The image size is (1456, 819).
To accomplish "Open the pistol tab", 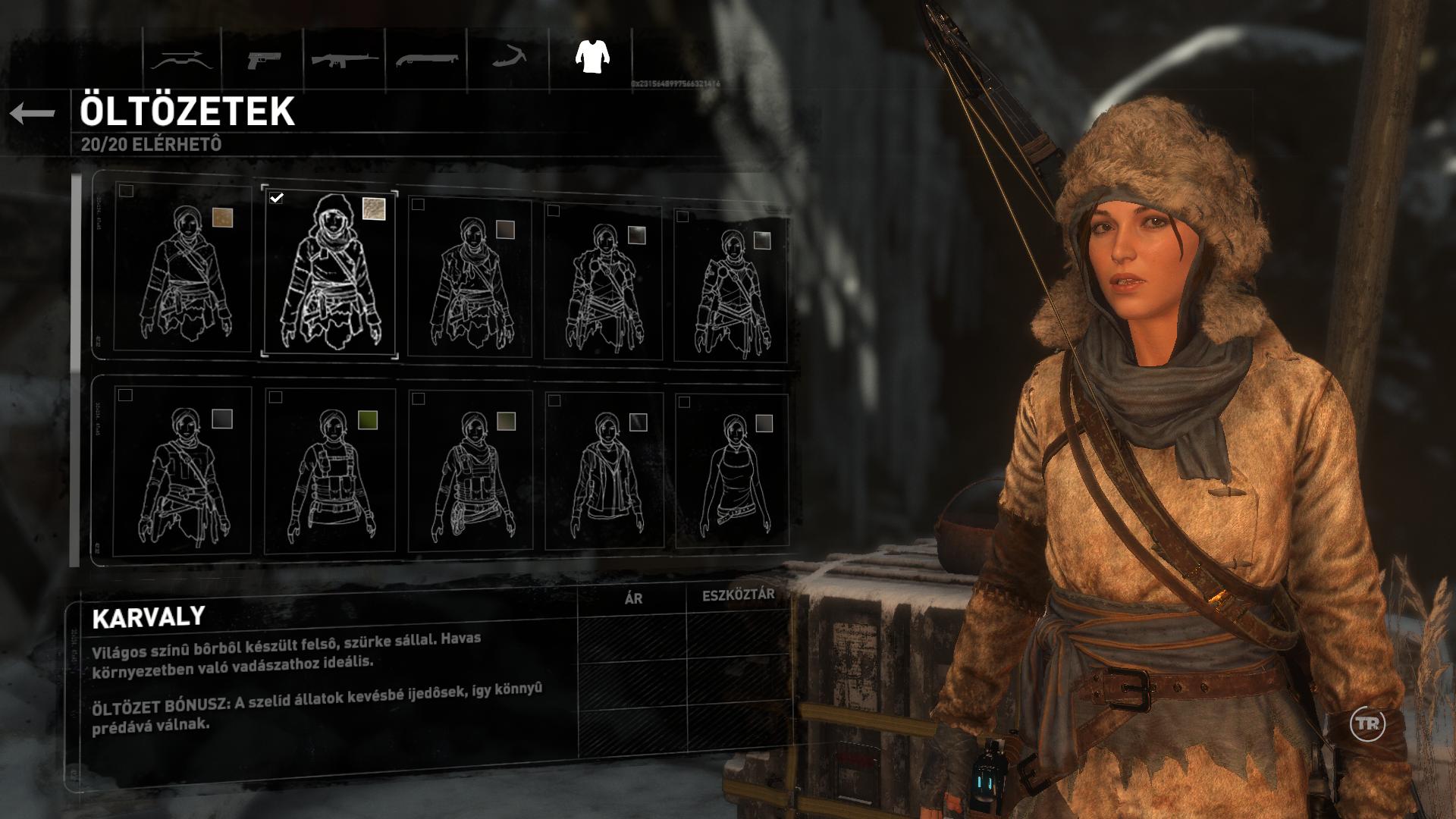I will coord(264,61).
